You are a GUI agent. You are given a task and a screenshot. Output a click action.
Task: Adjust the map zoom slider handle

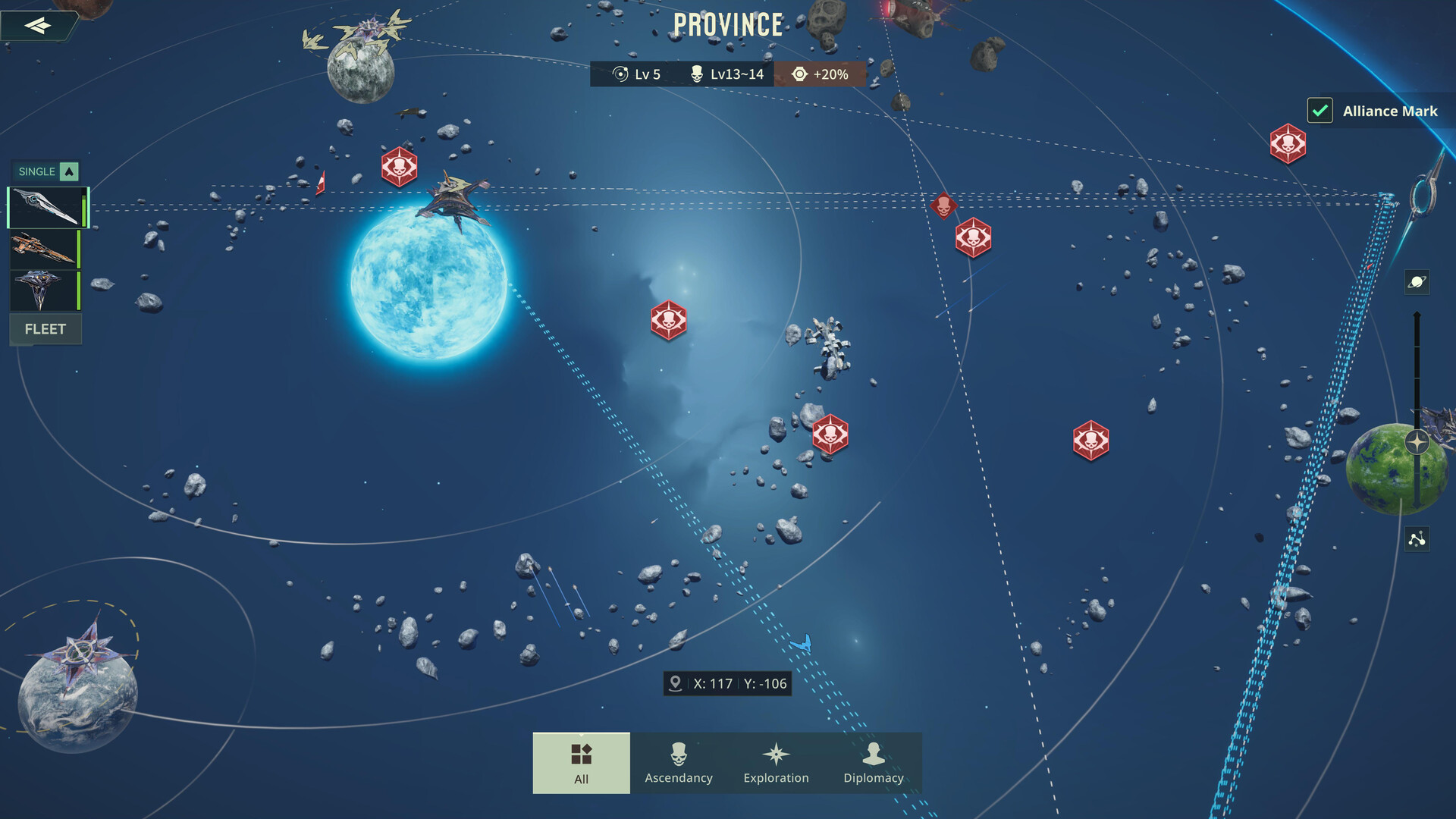pyautogui.click(x=1417, y=442)
